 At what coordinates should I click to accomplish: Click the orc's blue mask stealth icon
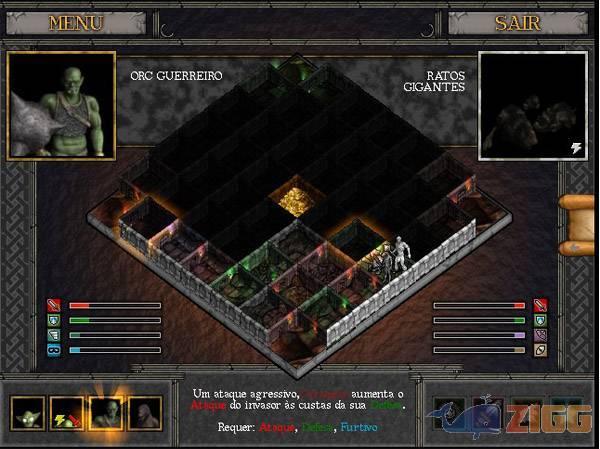[54, 350]
